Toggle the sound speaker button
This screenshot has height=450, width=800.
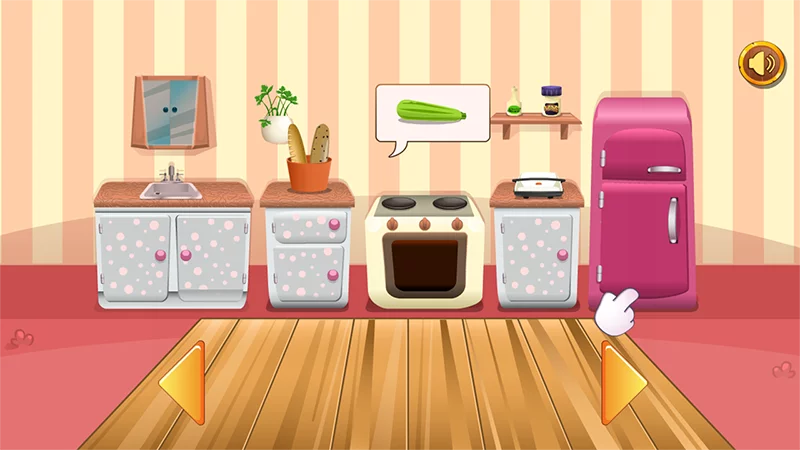(762, 64)
